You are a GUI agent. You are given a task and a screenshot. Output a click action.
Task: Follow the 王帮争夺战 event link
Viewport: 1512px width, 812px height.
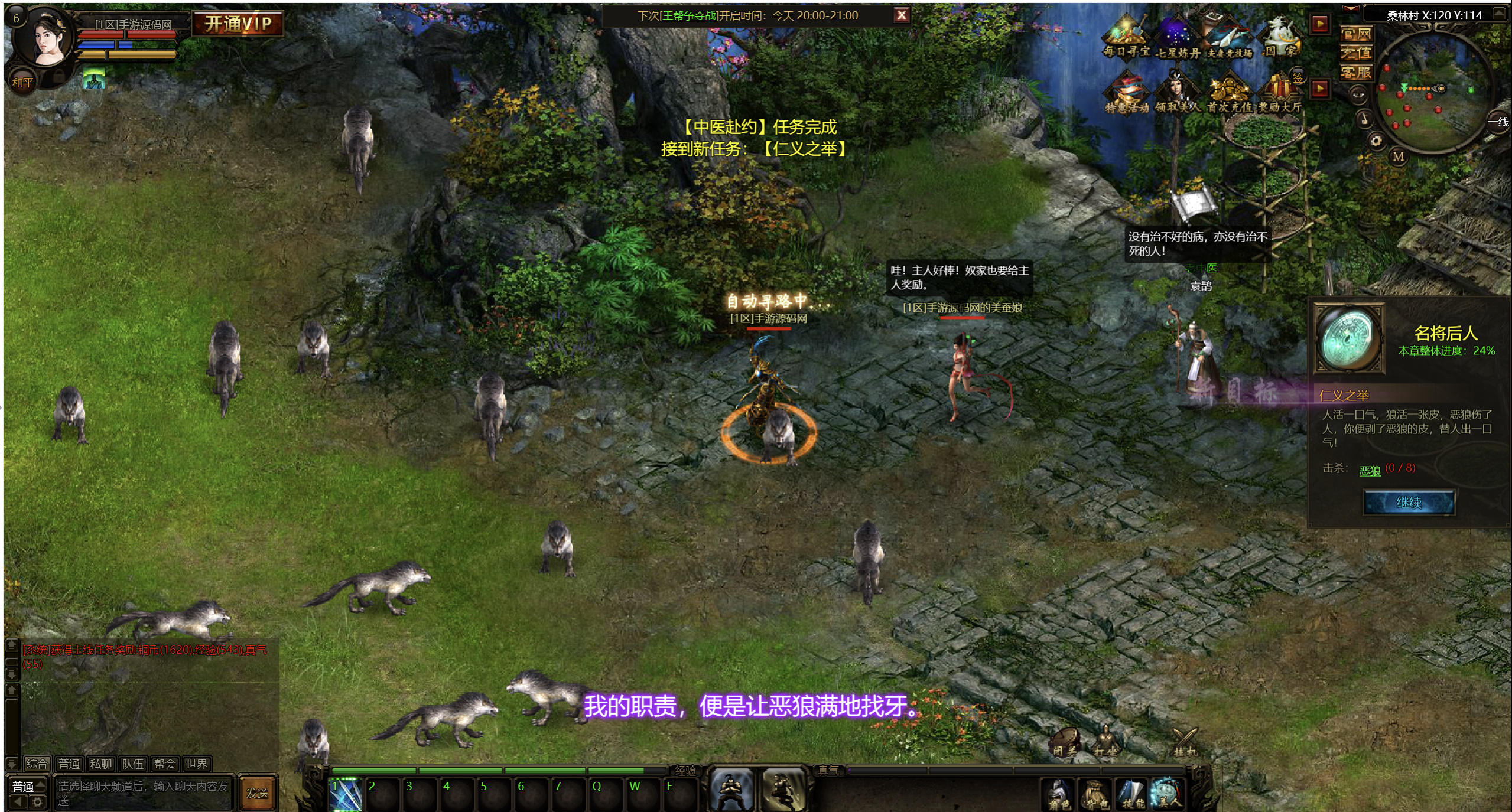[x=688, y=16]
